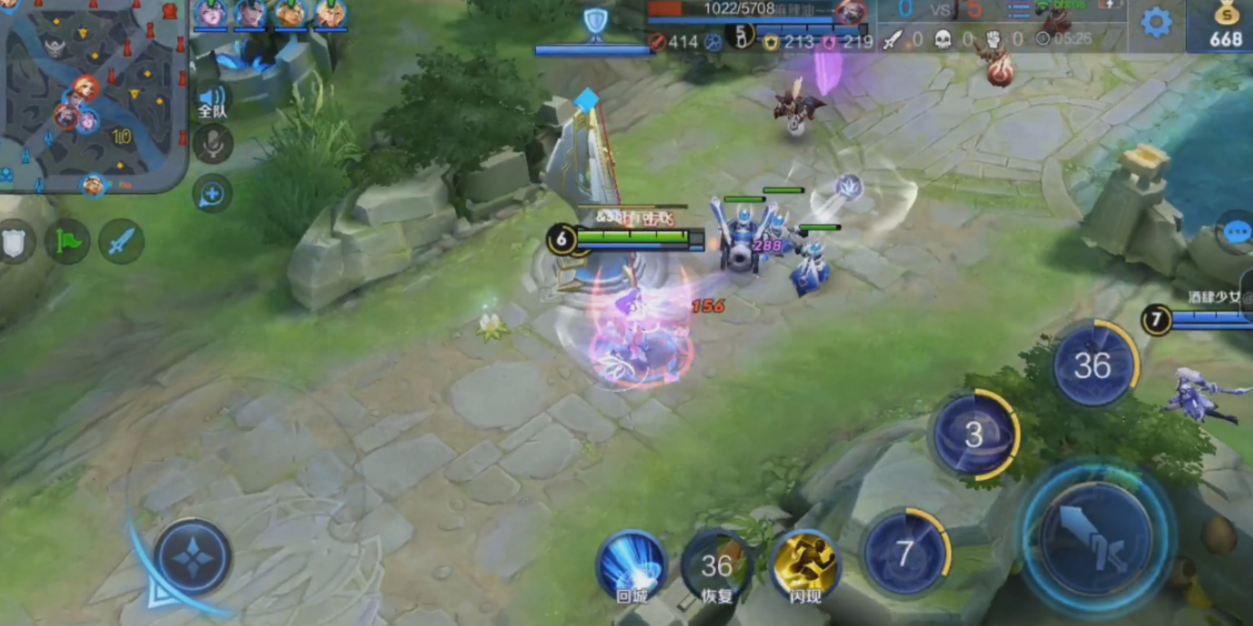Trigger the skill showing cooldown 3
The height and width of the screenshot is (626, 1253).
(974, 434)
